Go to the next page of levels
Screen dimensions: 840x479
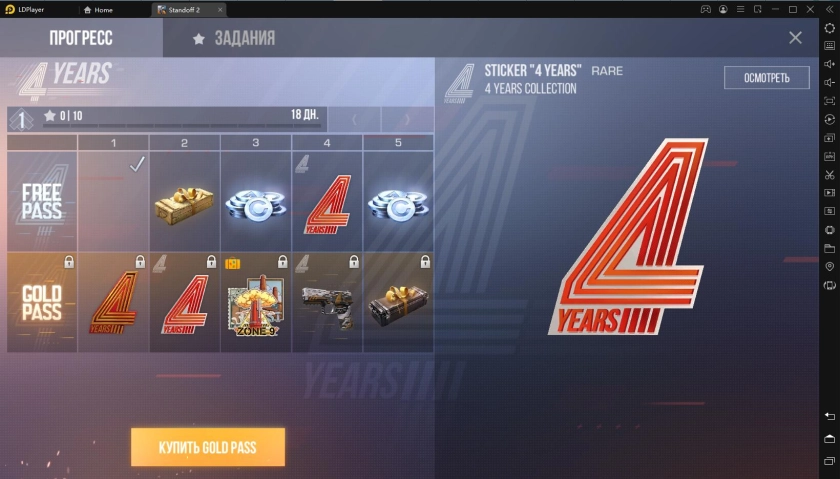[408, 120]
